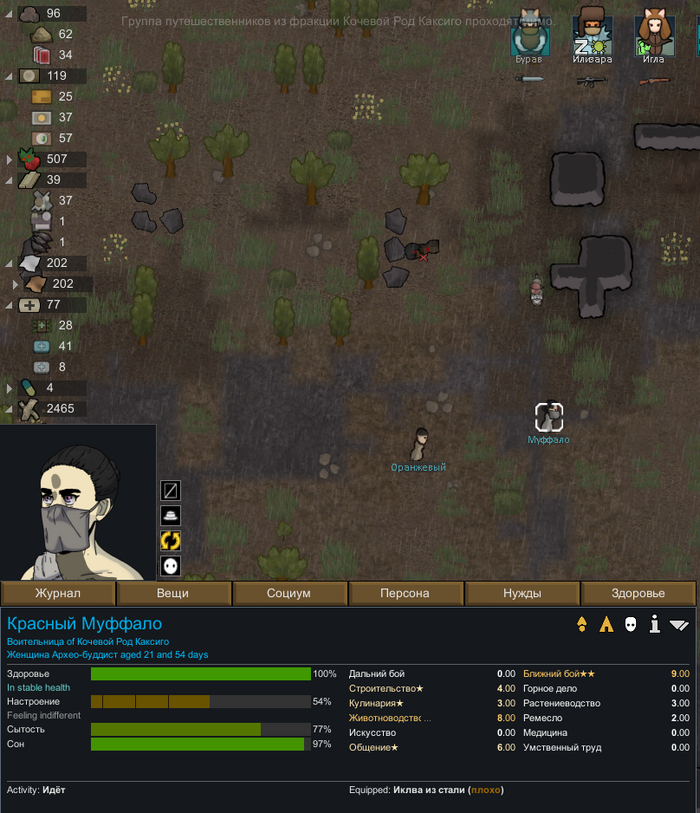The width and height of the screenshot is (700, 813).
Task: Open the Персона tab
Action: (405, 593)
